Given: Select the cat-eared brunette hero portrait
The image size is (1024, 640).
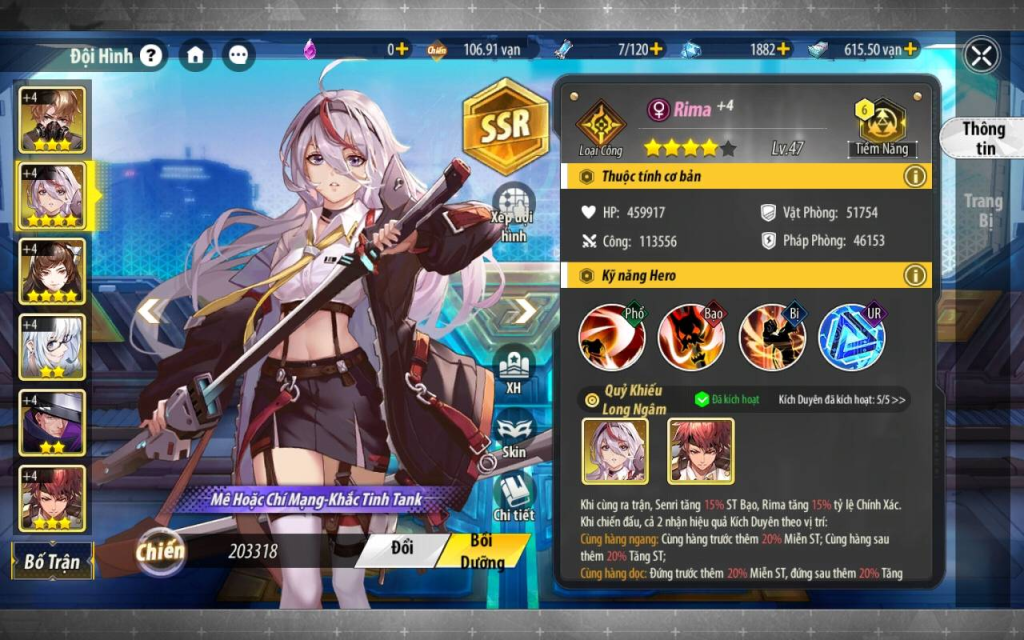Looking at the screenshot, I should pyautogui.click(x=52, y=271).
